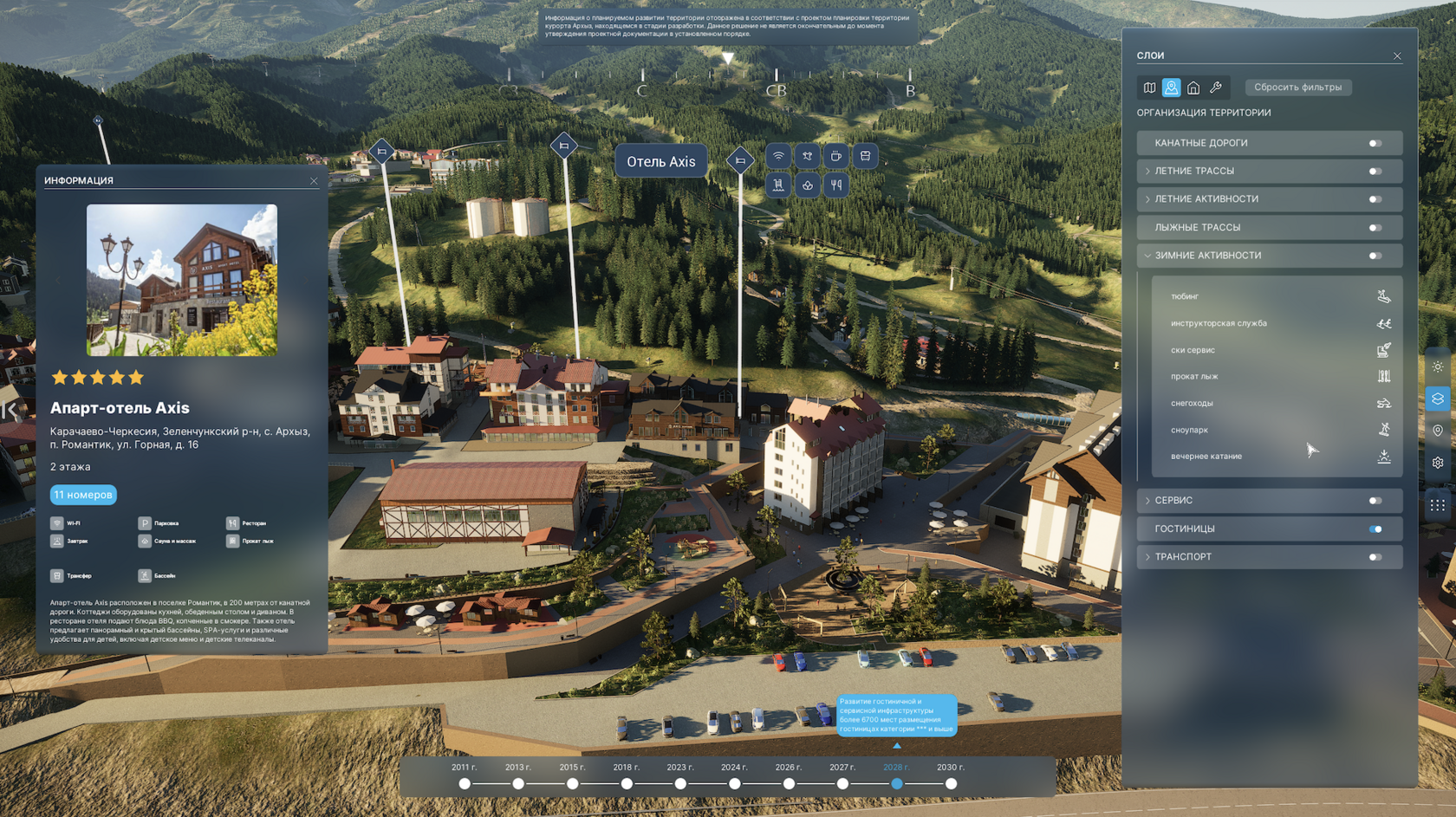The image size is (1456, 817).
Task: Select вечернее катание entry
Action: [1206, 457]
